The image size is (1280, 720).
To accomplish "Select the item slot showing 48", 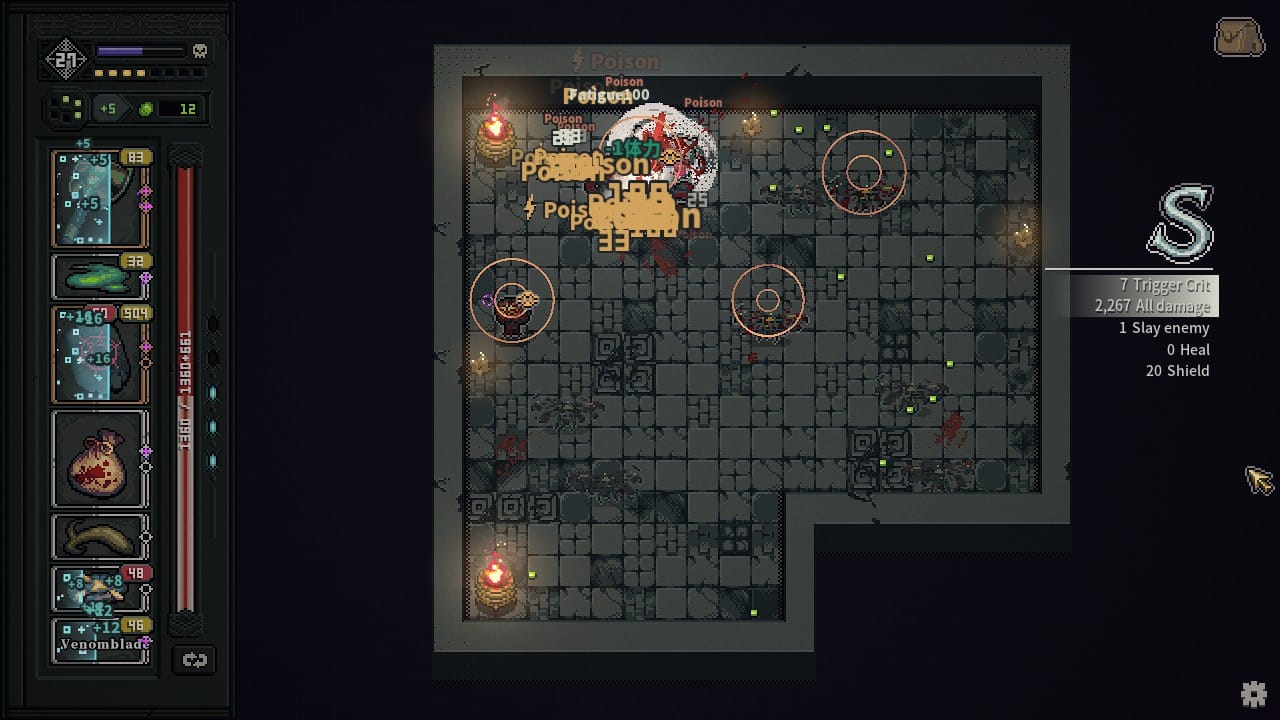I will (100, 589).
